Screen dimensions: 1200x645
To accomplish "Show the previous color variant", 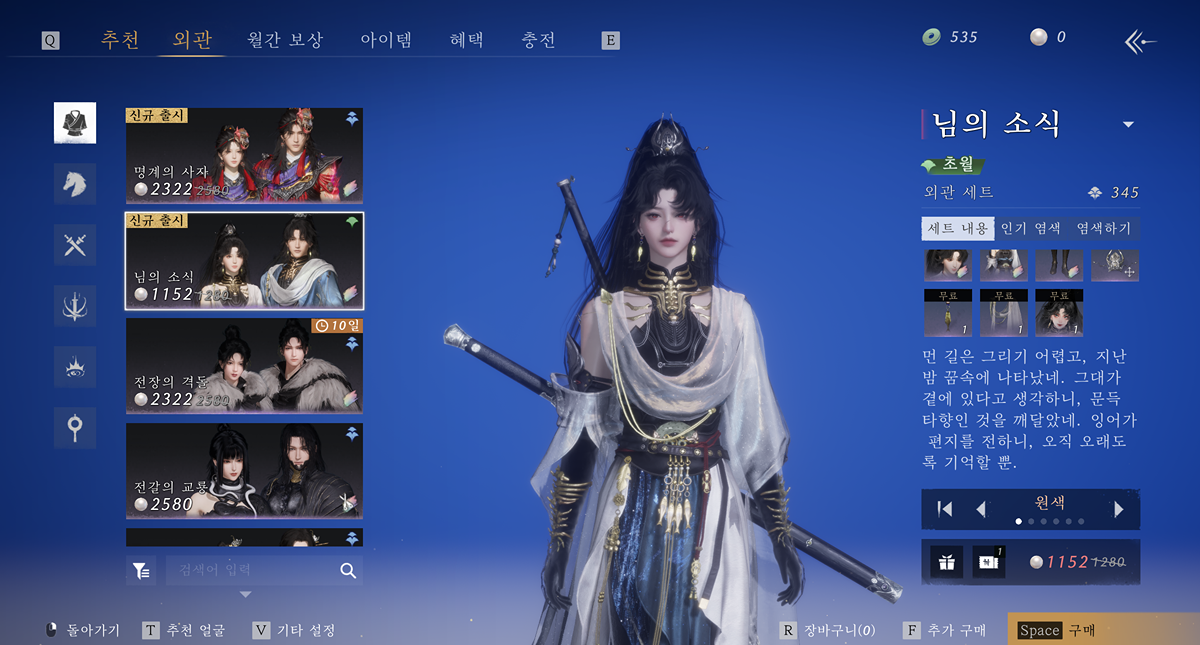I will pos(981,509).
